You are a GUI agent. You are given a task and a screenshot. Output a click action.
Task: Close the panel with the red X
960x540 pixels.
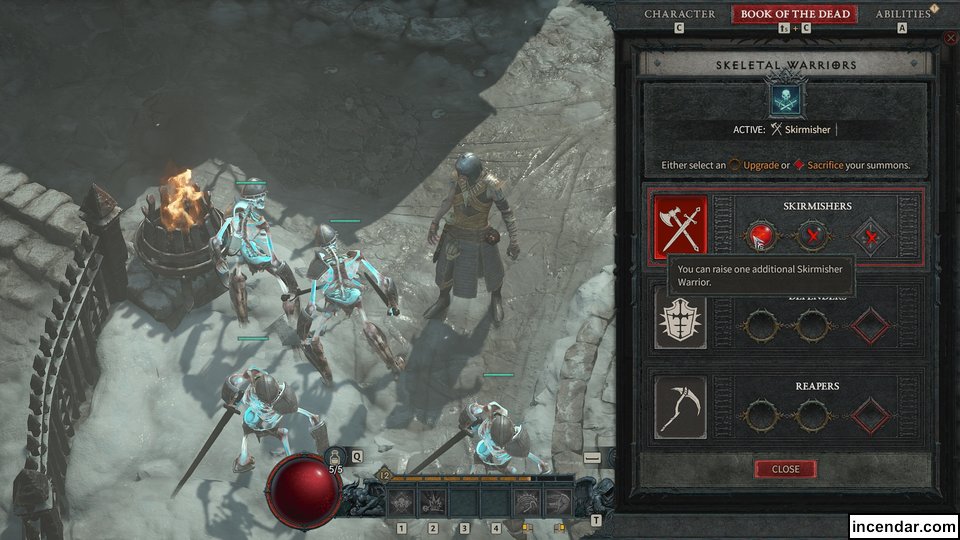pos(950,38)
